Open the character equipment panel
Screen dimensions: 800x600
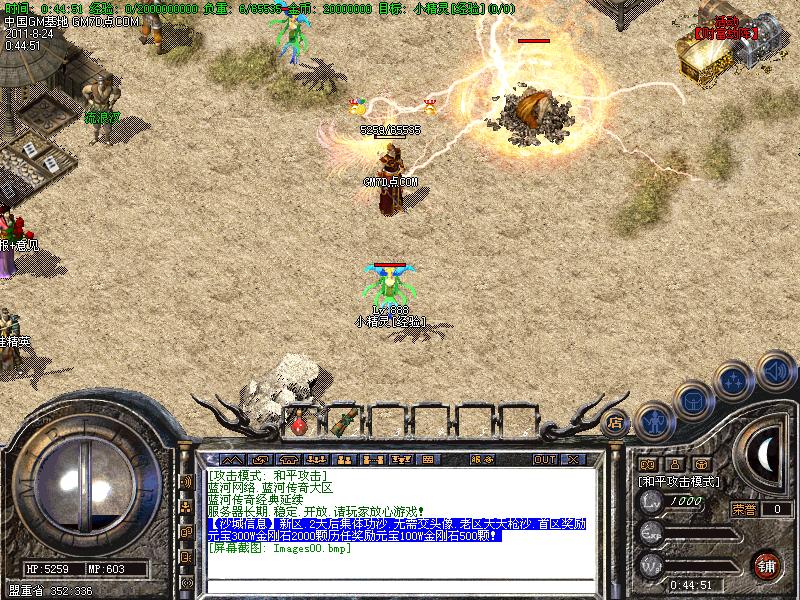(x=655, y=421)
